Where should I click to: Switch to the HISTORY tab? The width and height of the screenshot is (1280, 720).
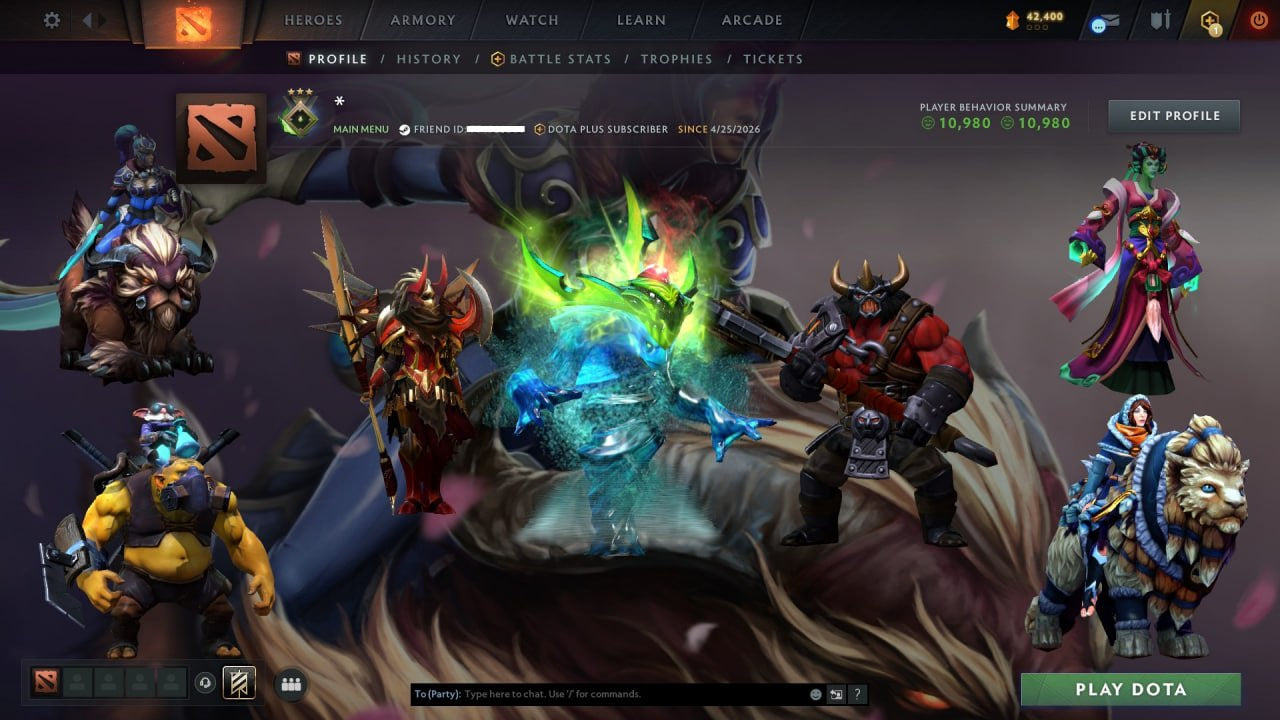428,59
